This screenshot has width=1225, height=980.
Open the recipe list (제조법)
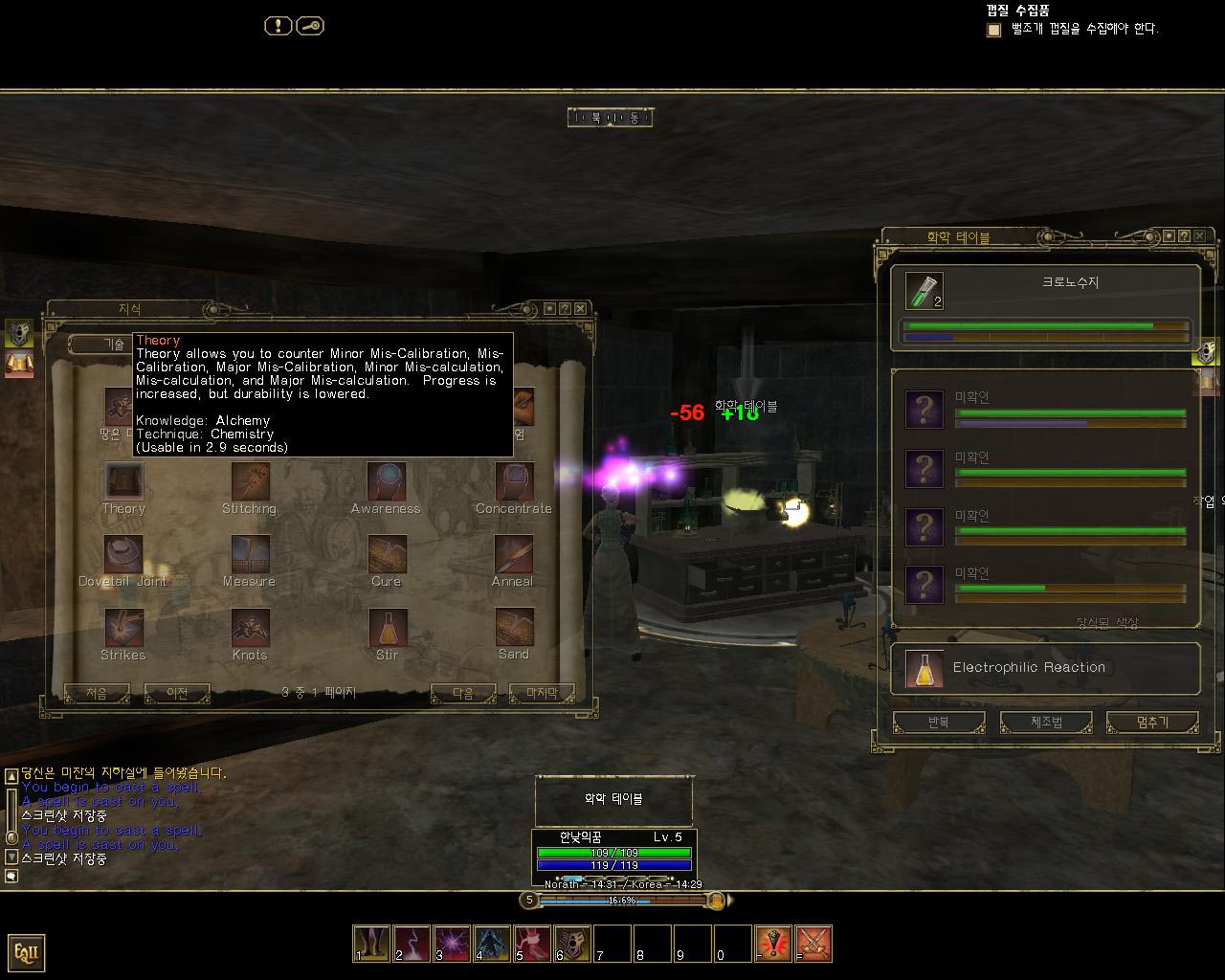pyautogui.click(x=1046, y=723)
